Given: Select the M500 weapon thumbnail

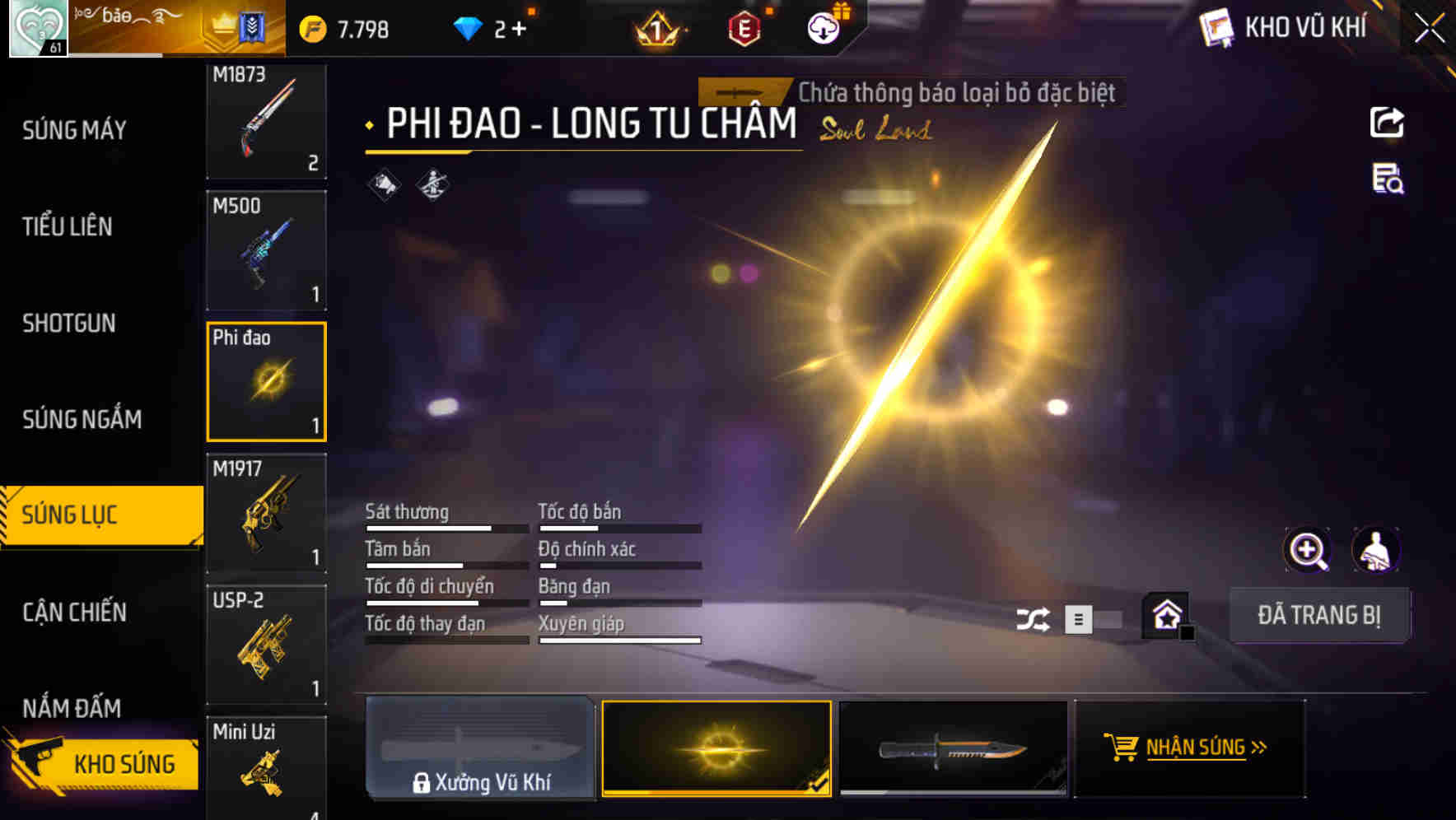Looking at the screenshot, I should click(265, 249).
